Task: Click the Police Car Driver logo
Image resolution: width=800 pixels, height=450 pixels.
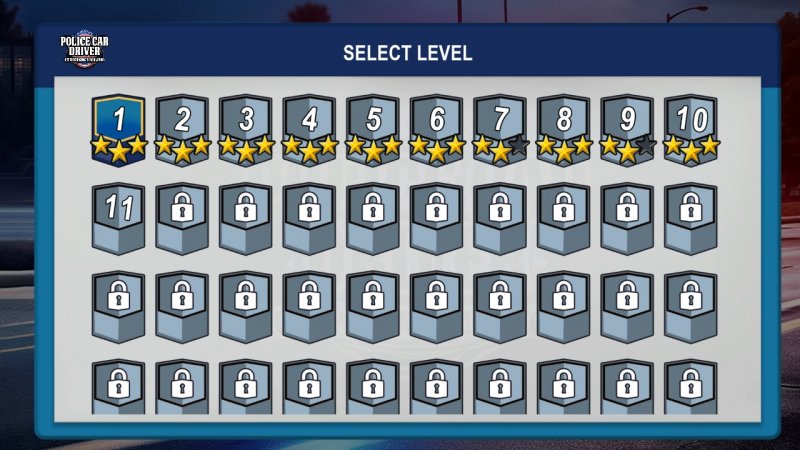Action: pos(84,50)
